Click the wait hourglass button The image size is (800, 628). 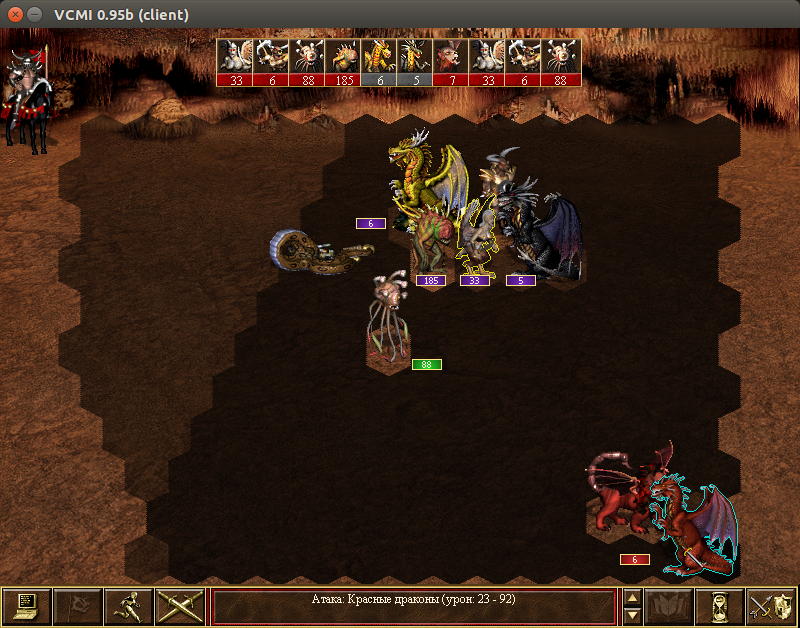point(720,606)
